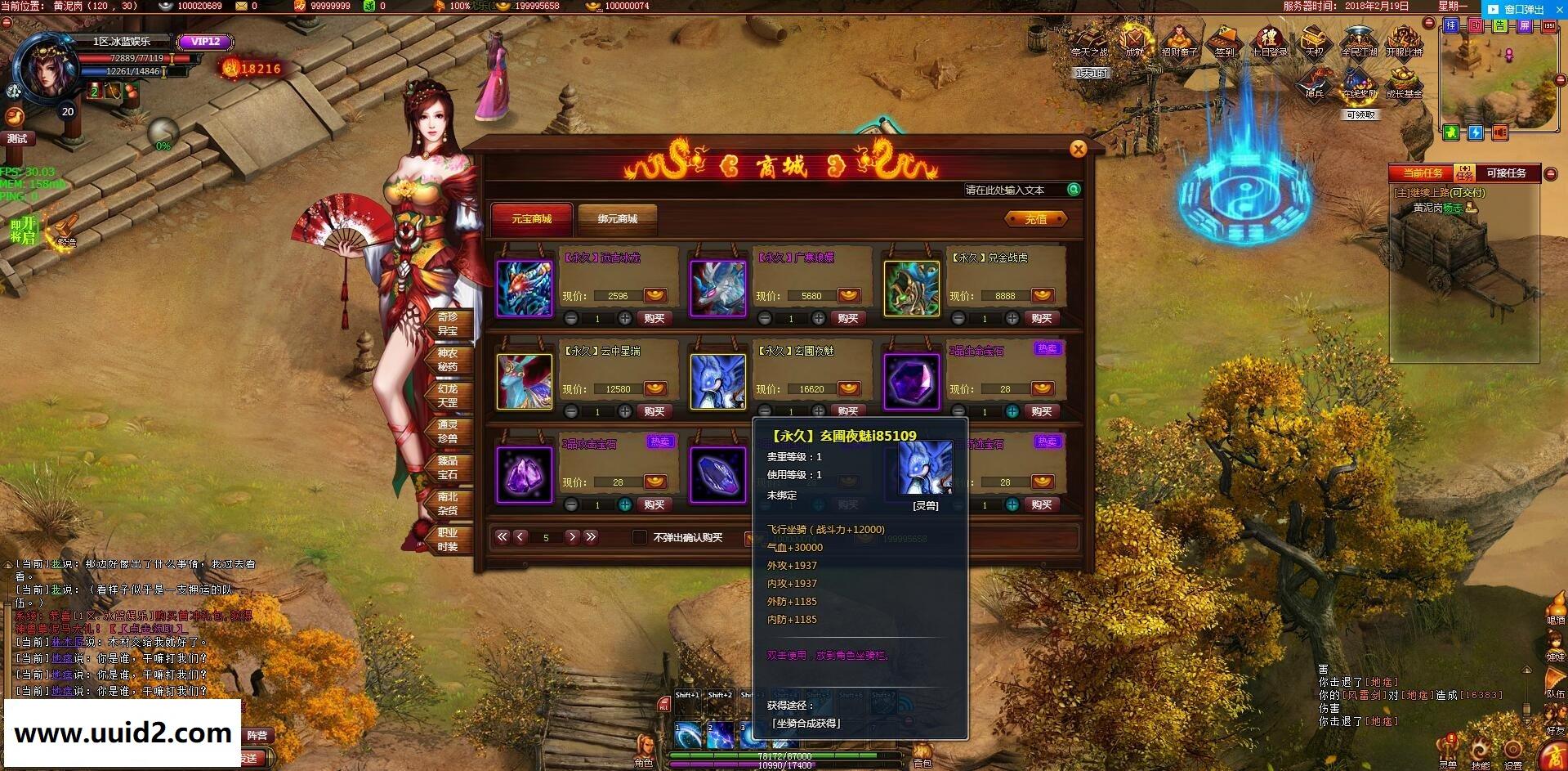Toggle the 挂 hang-up button above the minimap

(x=1450, y=24)
